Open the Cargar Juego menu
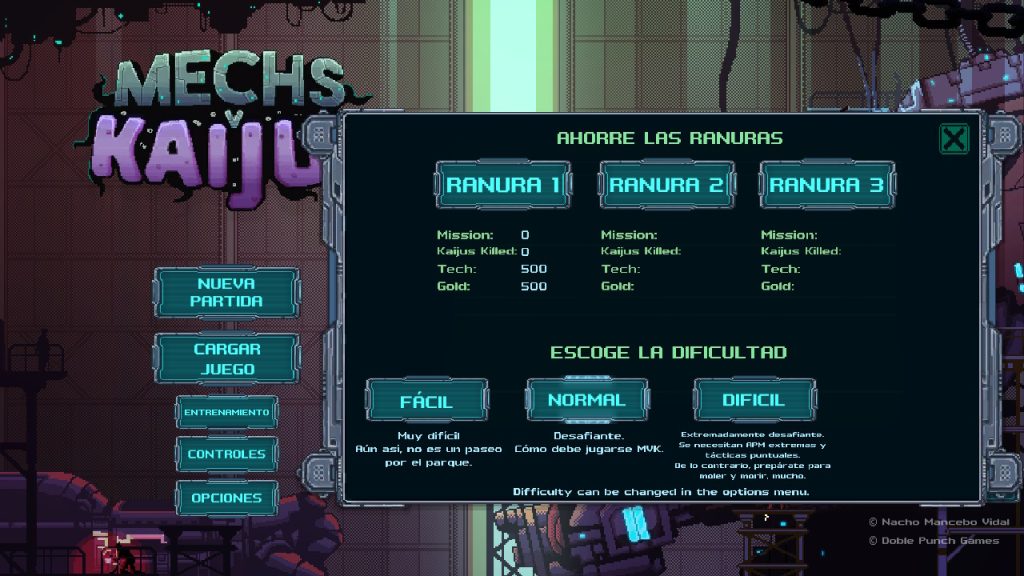1024x576 pixels. 226,359
